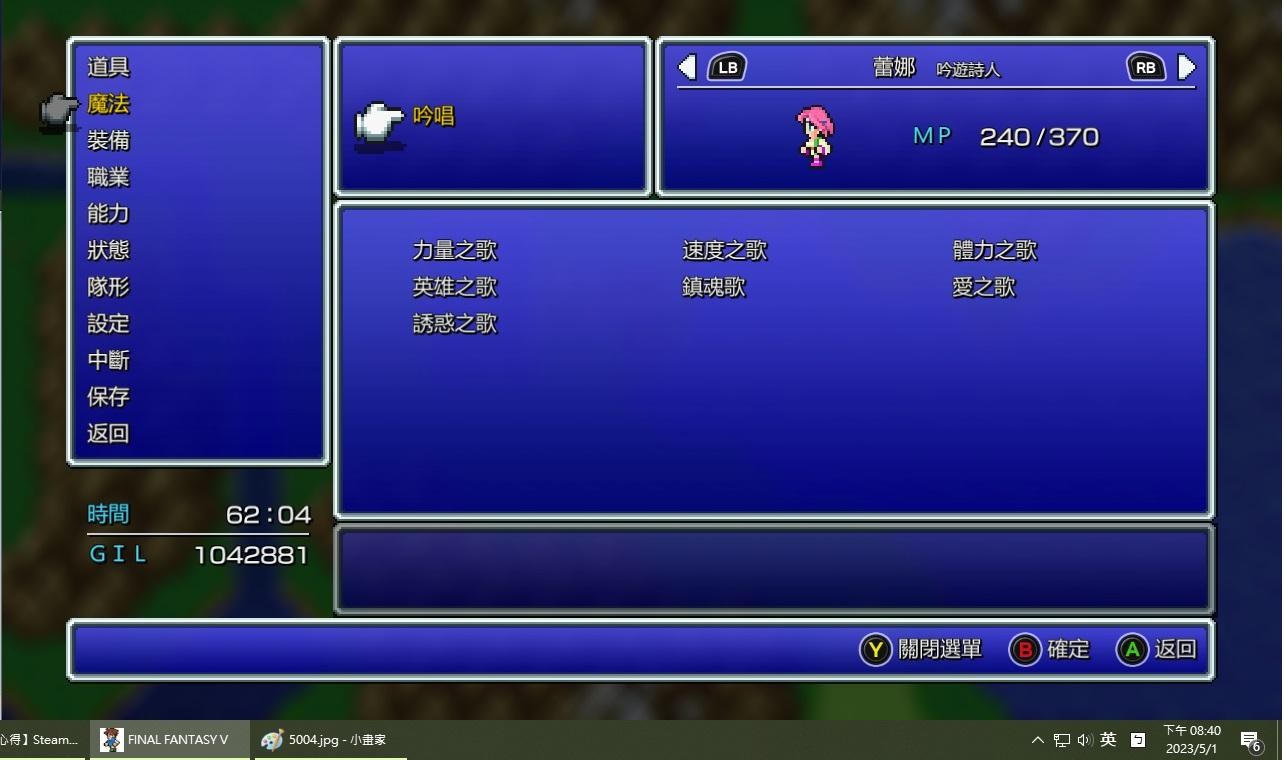Choose the 吟唱 ability
This screenshot has width=1284, height=760.
click(434, 116)
